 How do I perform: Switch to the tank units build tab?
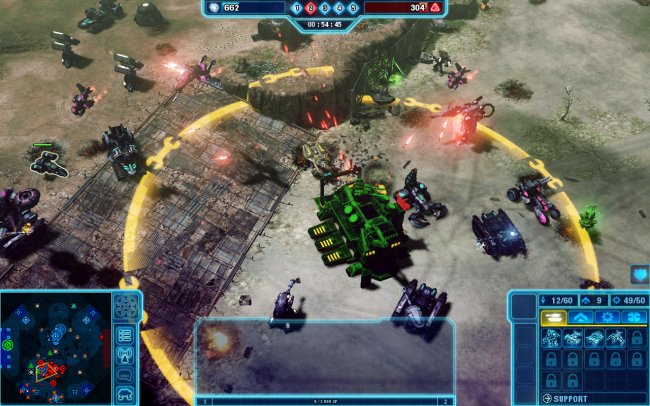pyautogui.click(x=552, y=318)
